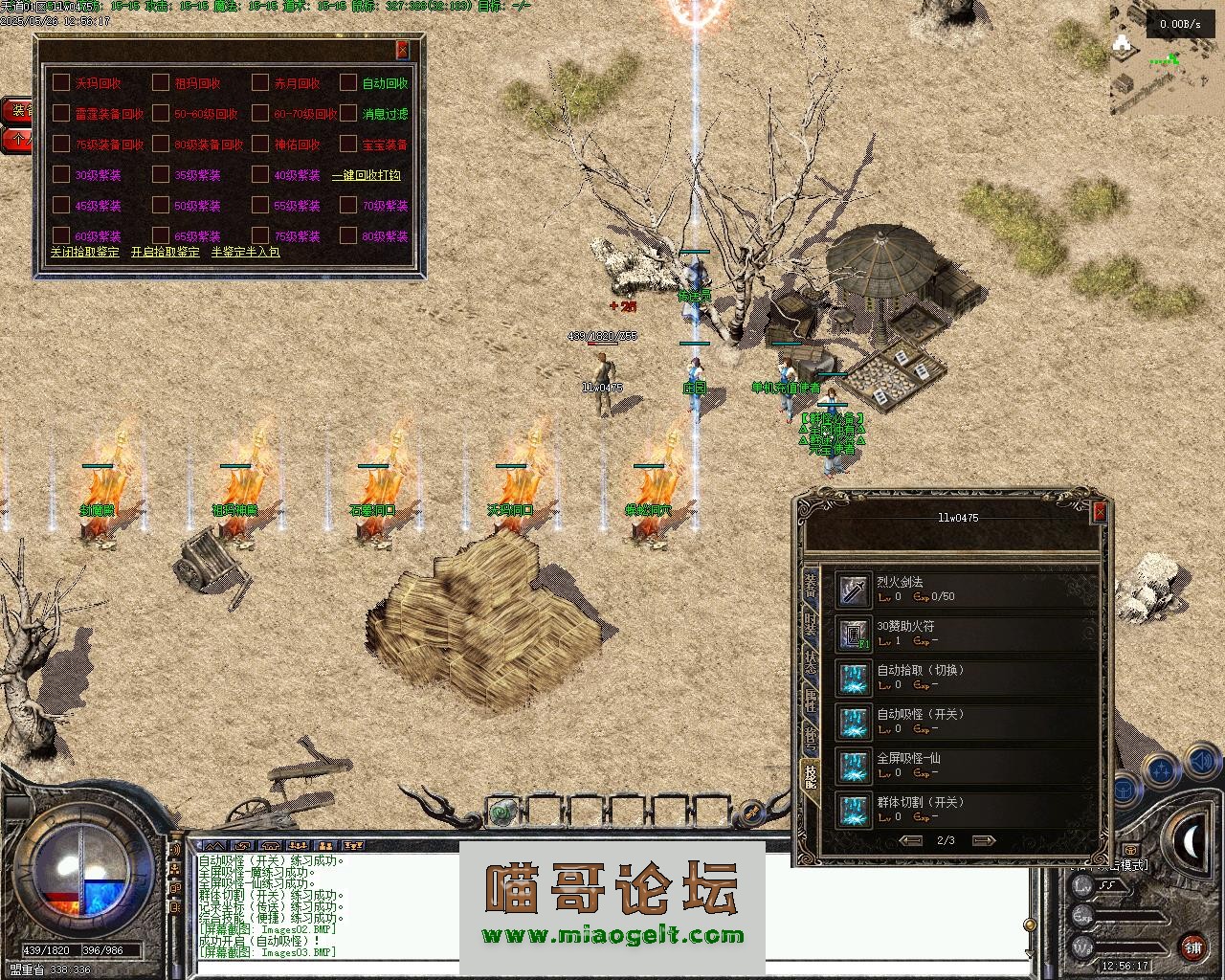Click the 开启拾取鉴定 link

[165, 252]
